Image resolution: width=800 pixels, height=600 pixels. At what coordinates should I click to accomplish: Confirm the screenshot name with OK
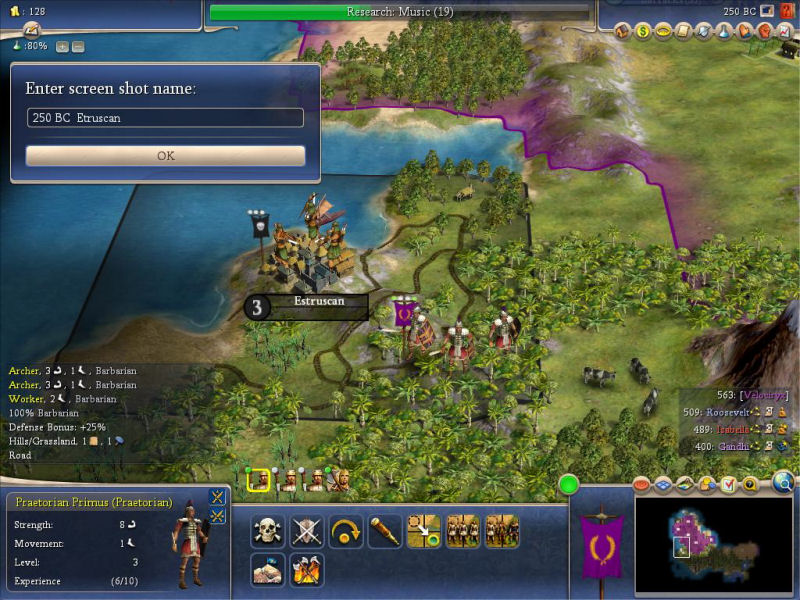165,156
